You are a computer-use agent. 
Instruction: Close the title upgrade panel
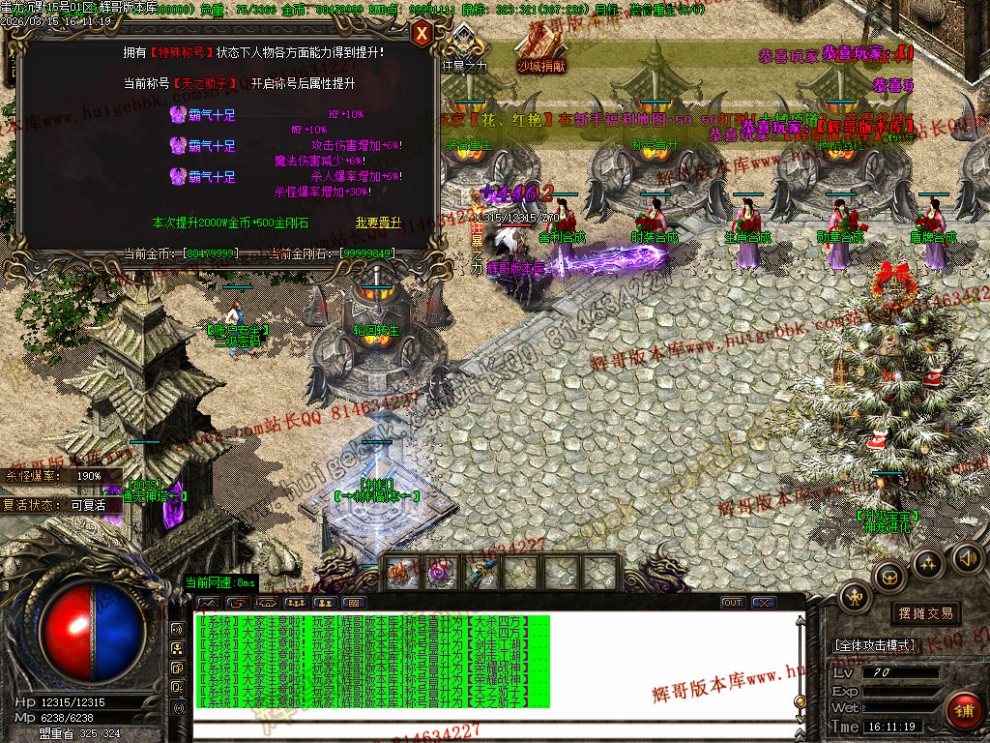pyautogui.click(x=422, y=34)
